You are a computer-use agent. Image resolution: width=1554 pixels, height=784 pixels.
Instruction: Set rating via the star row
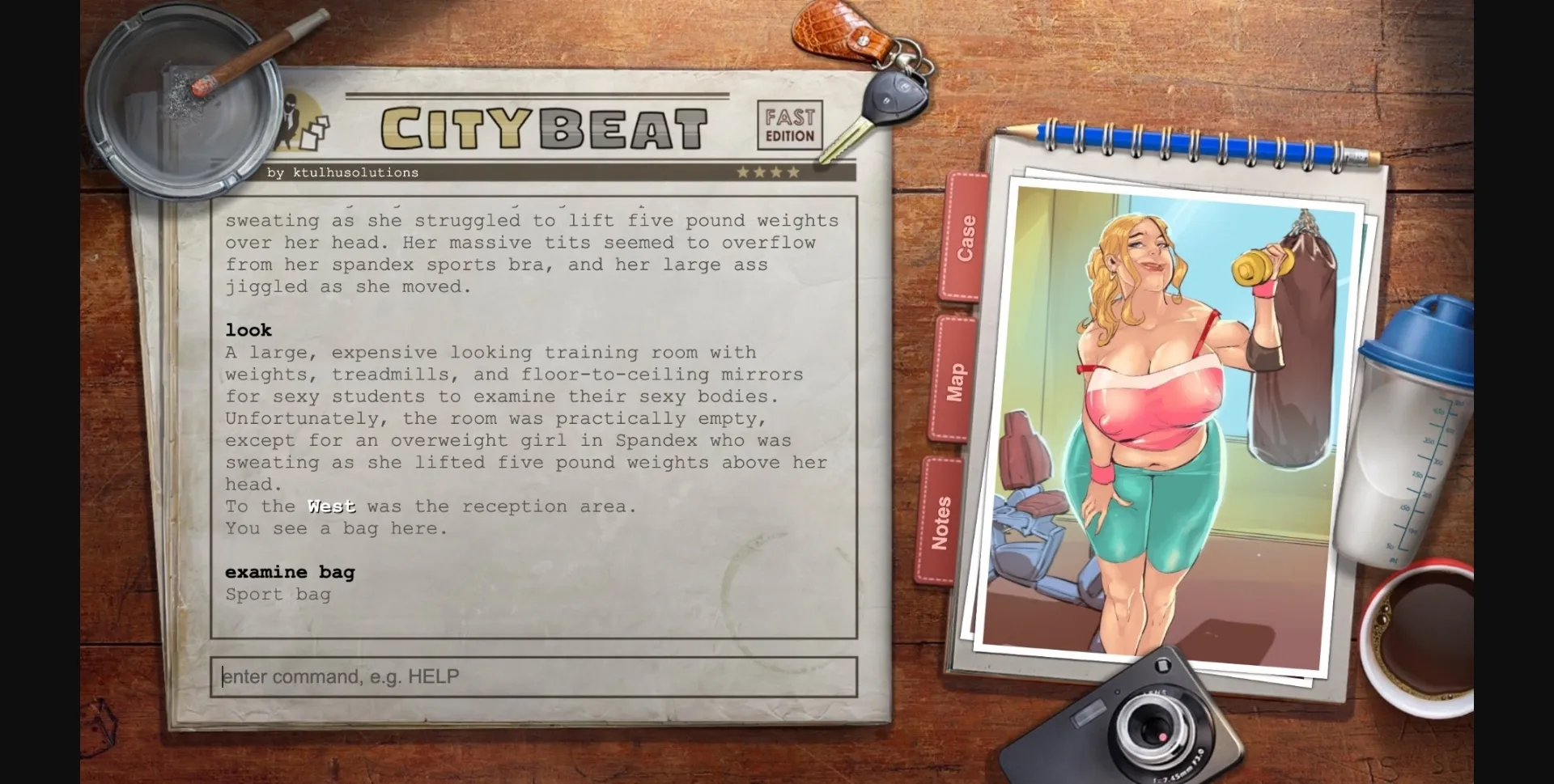pos(767,172)
